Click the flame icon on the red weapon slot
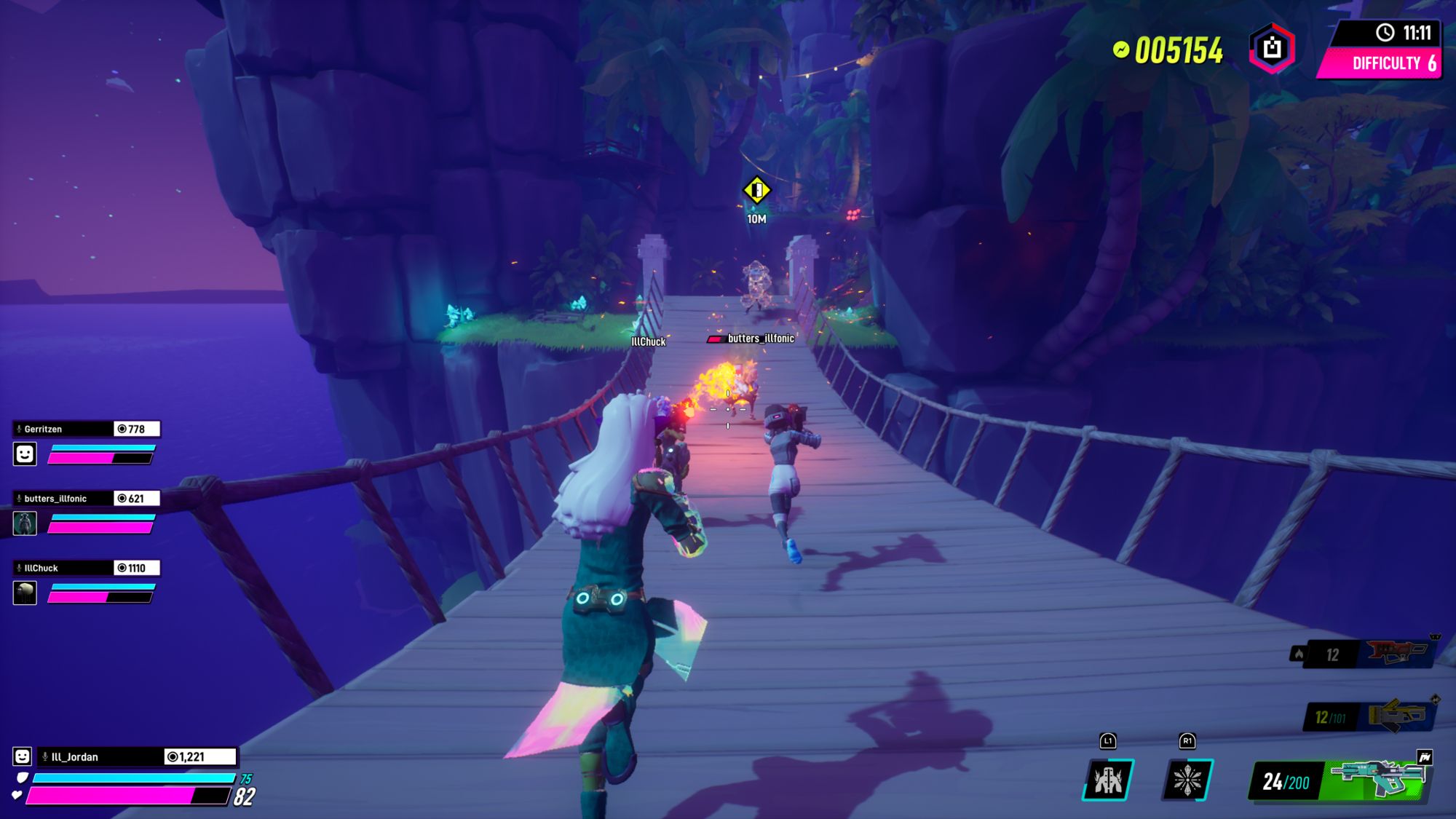 click(x=1300, y=654)
